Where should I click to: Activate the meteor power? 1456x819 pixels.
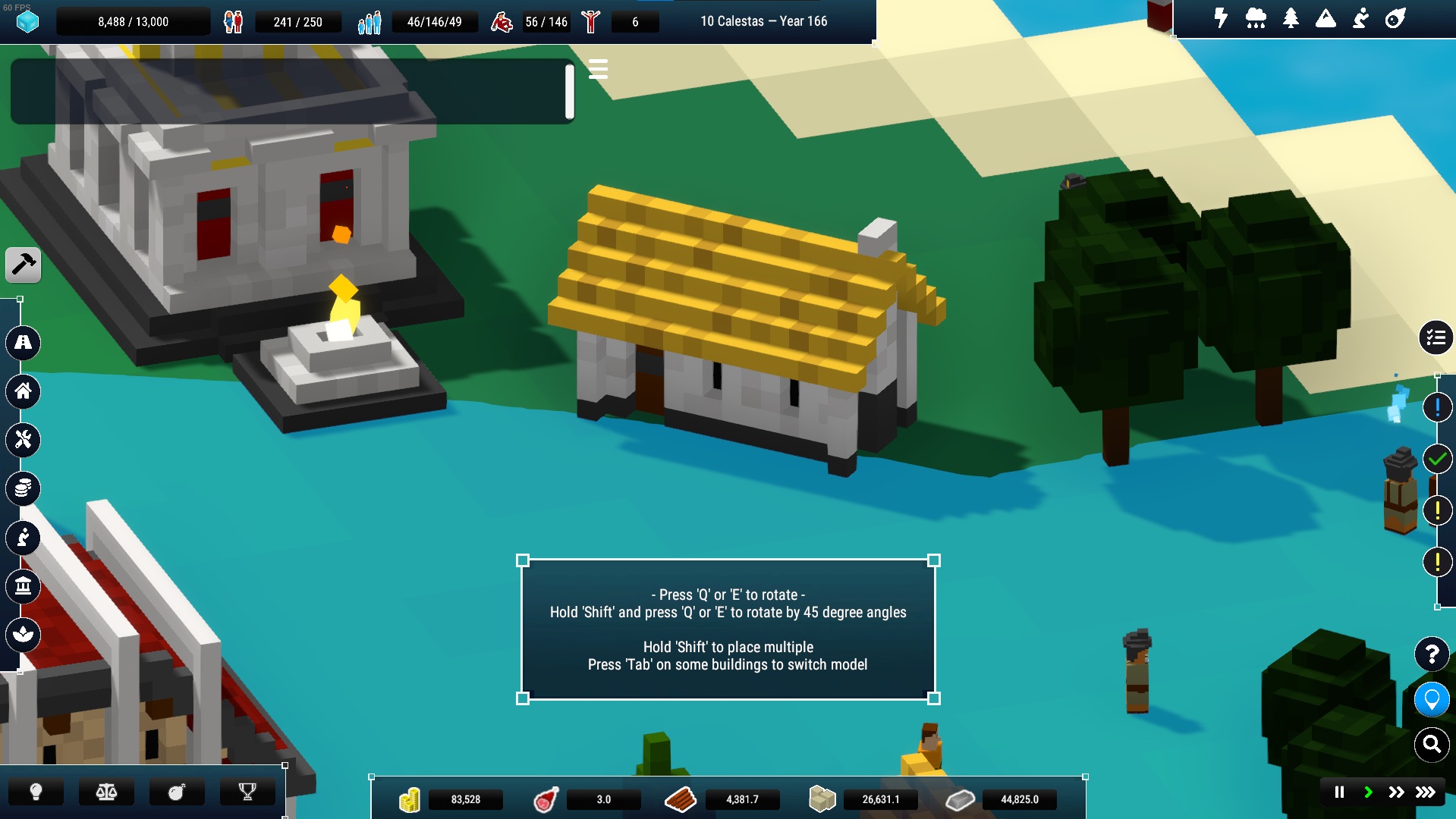coord(1395,18)
